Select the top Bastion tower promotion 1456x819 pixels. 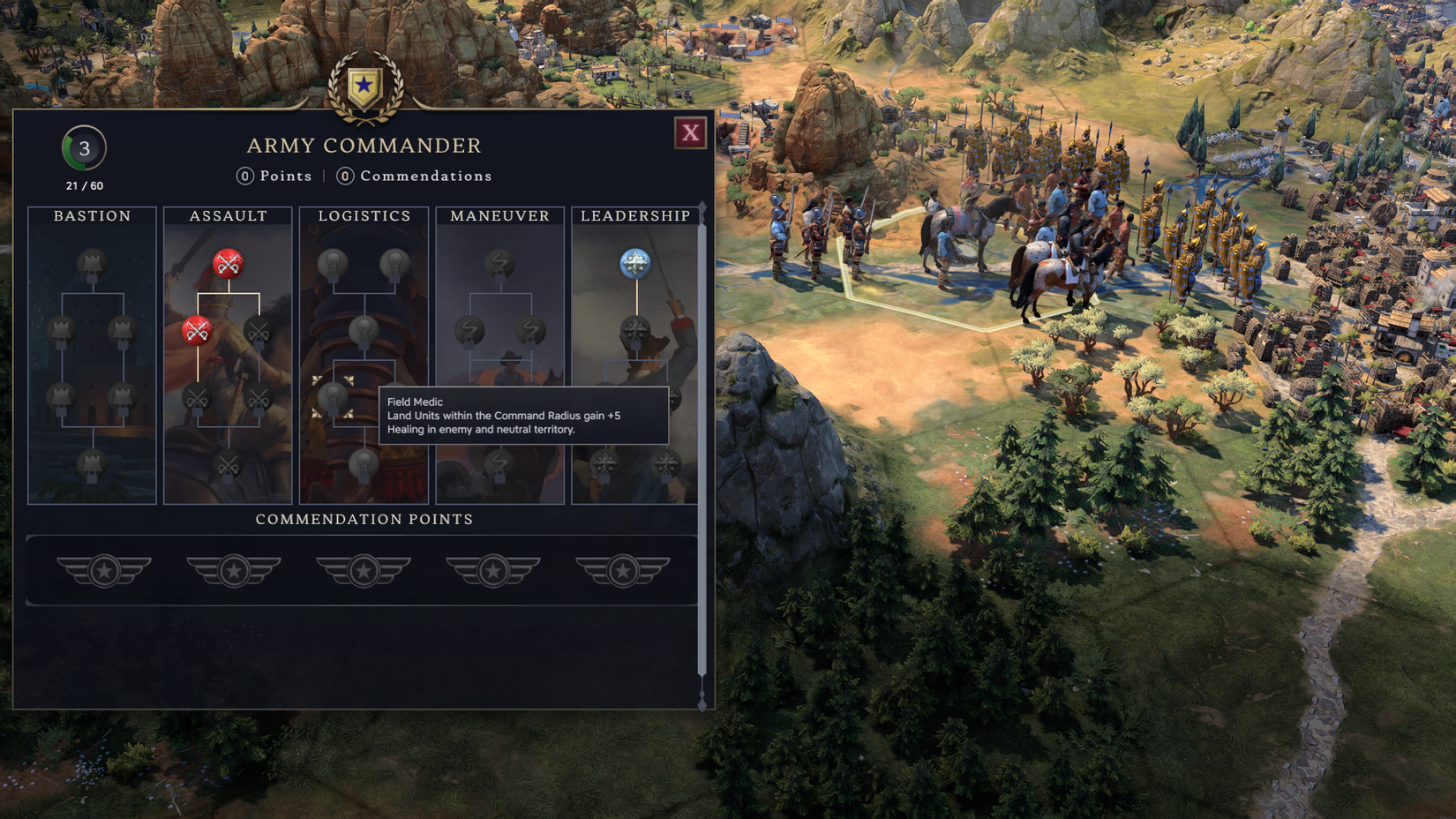click(91, 263)
